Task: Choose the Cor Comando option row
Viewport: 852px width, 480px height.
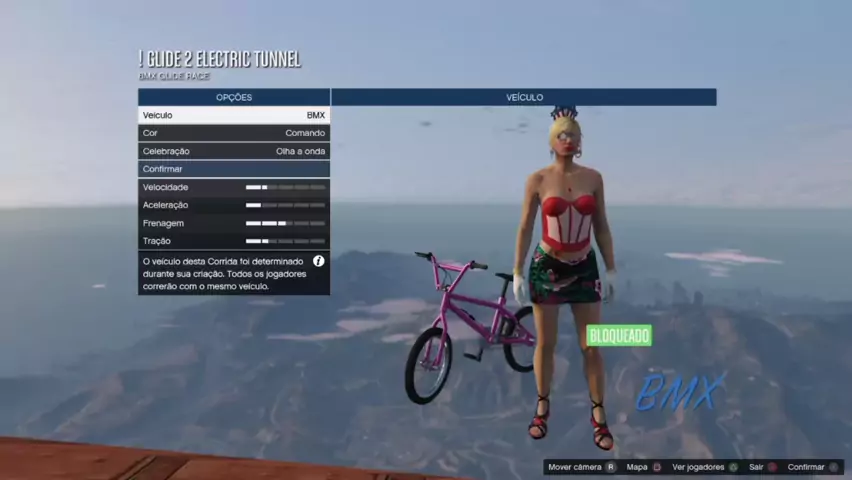Action: tap(234, 133)
